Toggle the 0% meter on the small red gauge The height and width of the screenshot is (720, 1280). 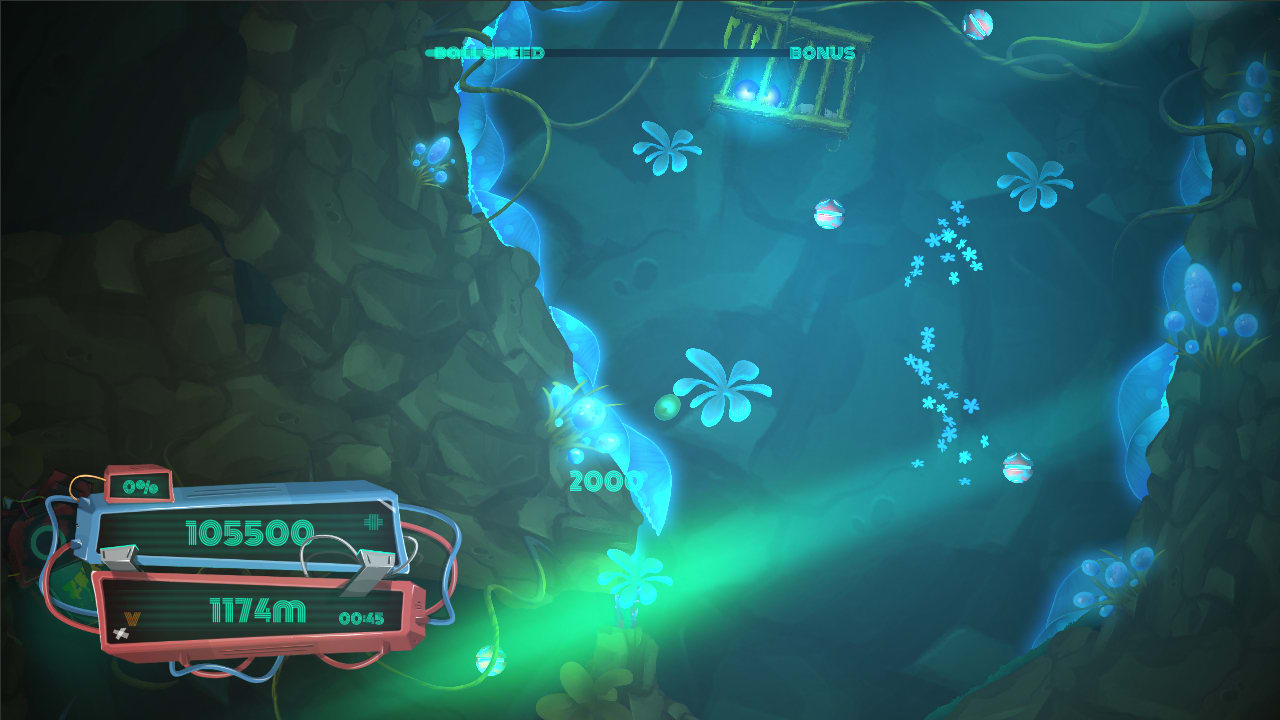(x=140, y=487)
